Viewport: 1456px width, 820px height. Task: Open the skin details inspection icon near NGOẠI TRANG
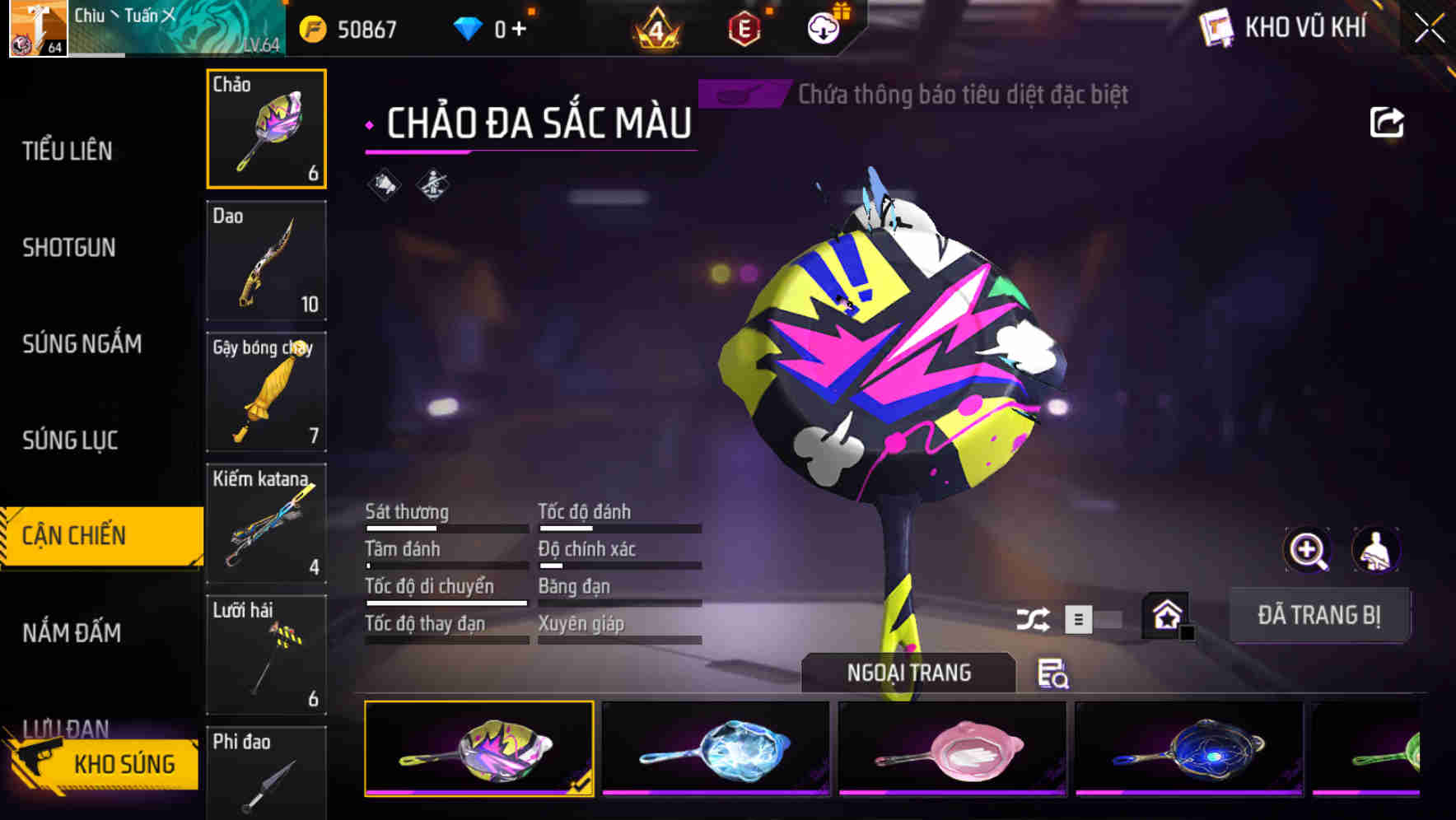click(x=1054, y=674)
